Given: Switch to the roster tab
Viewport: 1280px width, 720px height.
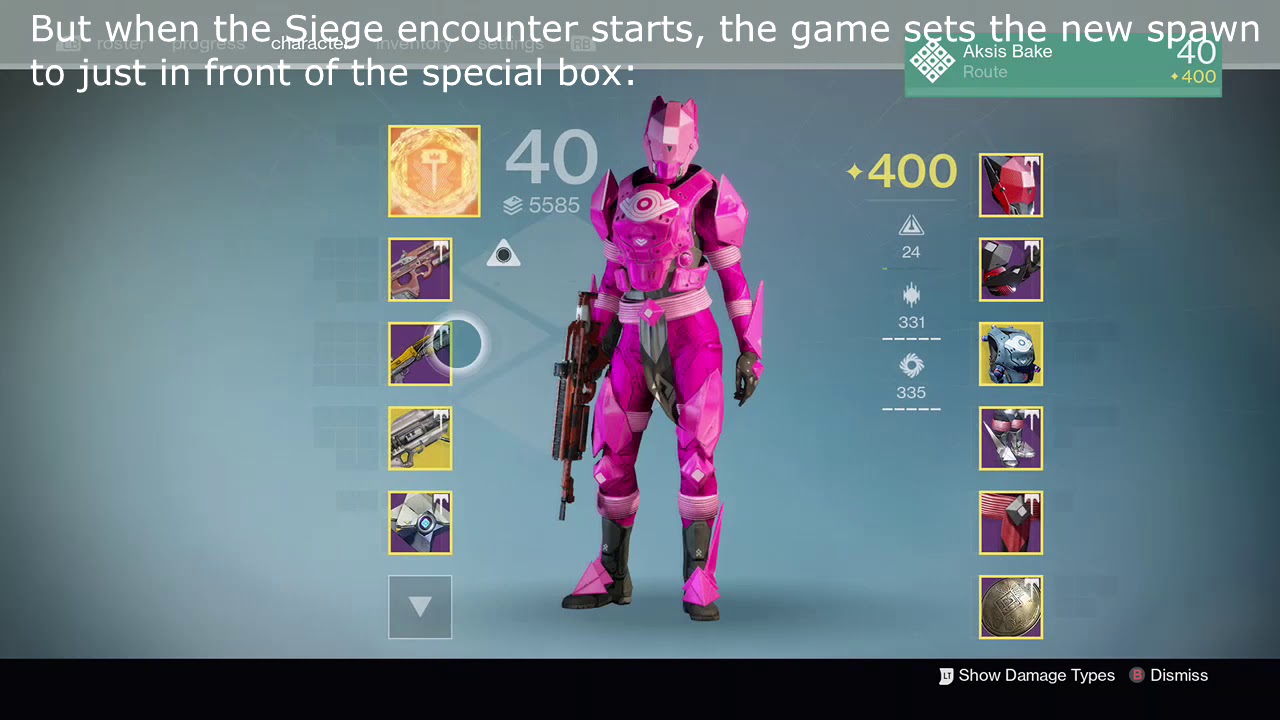Looking at the screenshot, I should (120, 44).
